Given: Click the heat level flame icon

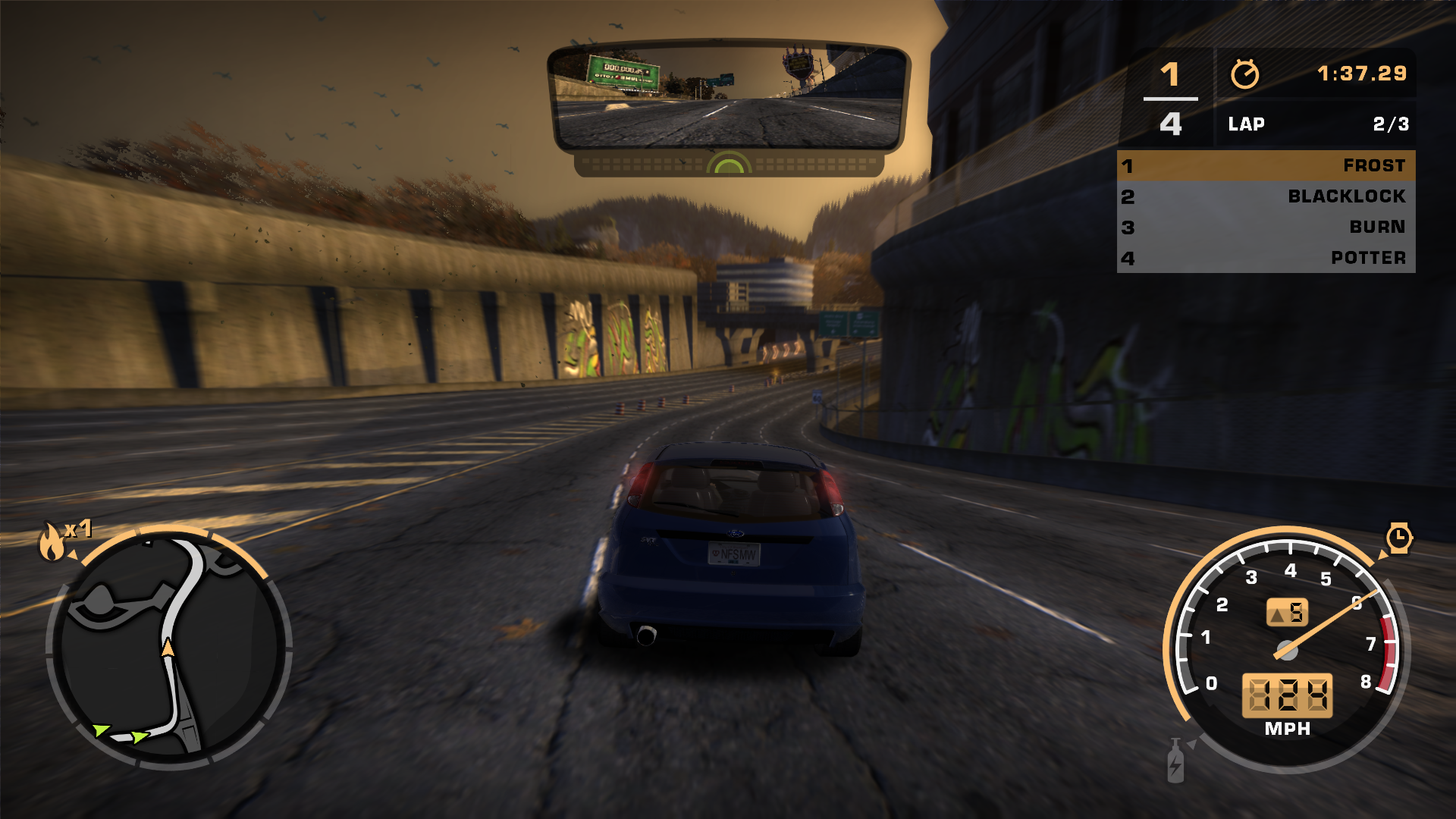Looking at the screenshot, I should [x=52, y=541].
